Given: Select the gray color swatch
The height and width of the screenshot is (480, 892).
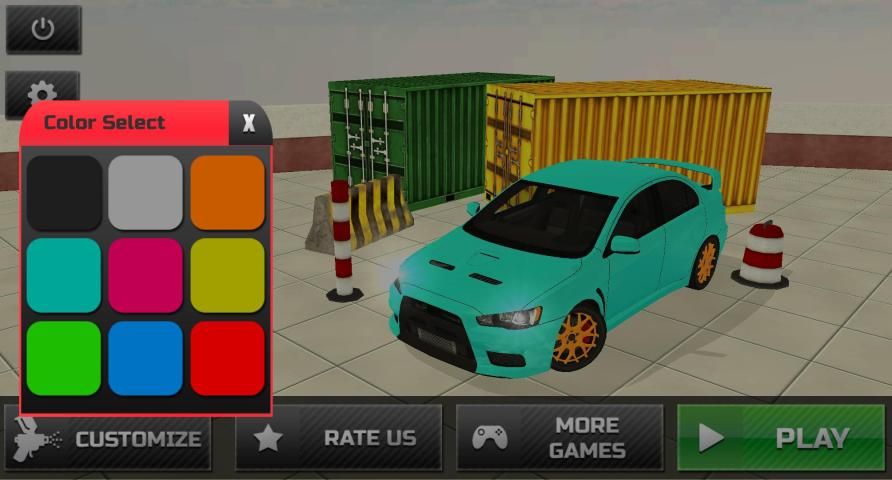Looking at the screenshot, I should pos(146,193).
